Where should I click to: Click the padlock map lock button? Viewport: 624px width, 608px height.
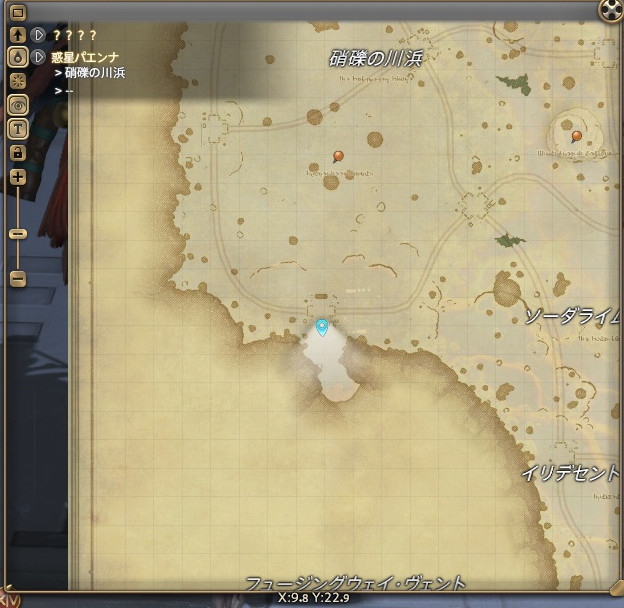click(17, 152)
